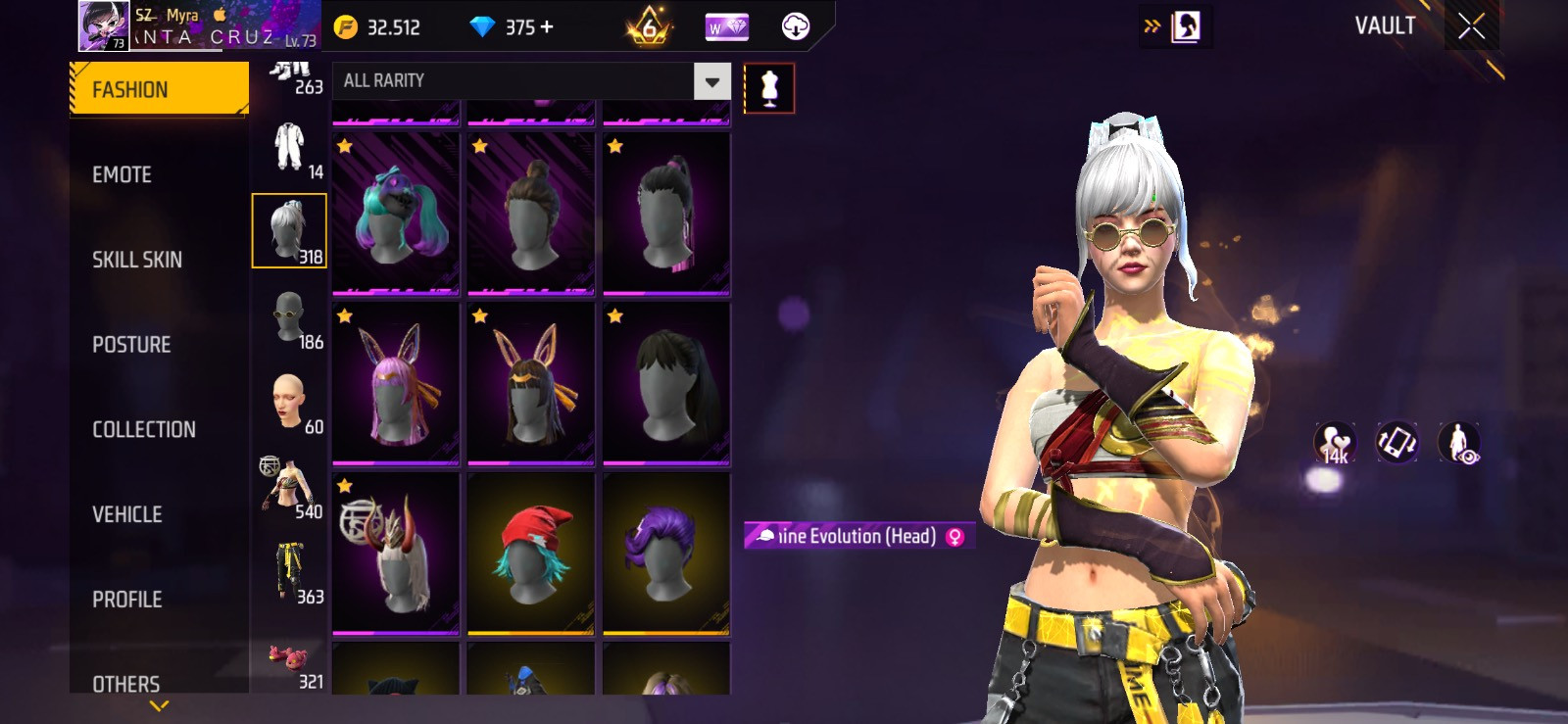
Task: Open the All Rarity dropdown
Action: click(712, 81)
